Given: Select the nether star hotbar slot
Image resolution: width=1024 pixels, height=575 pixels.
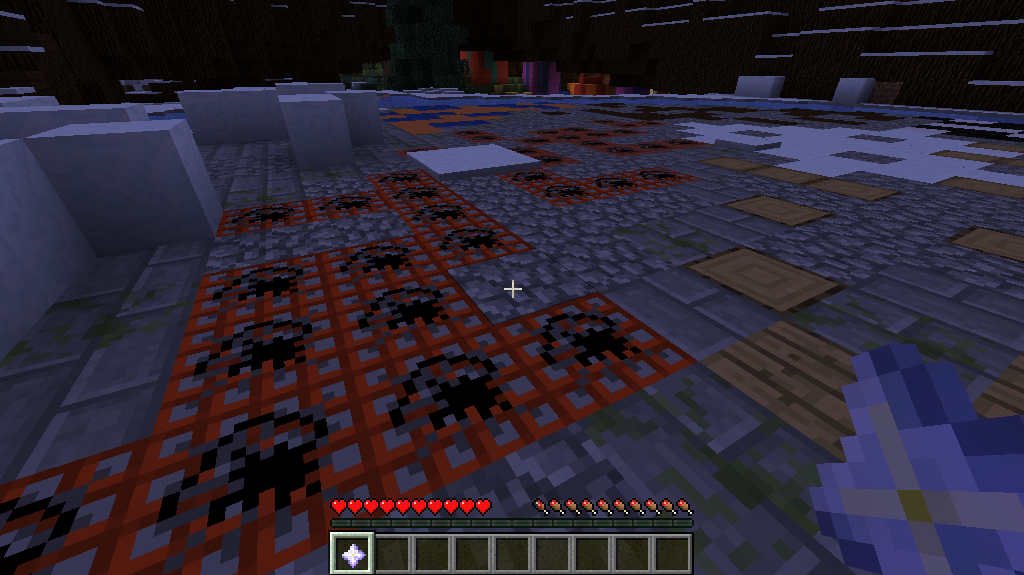Looking at the screenshot, I should (352, 553).
